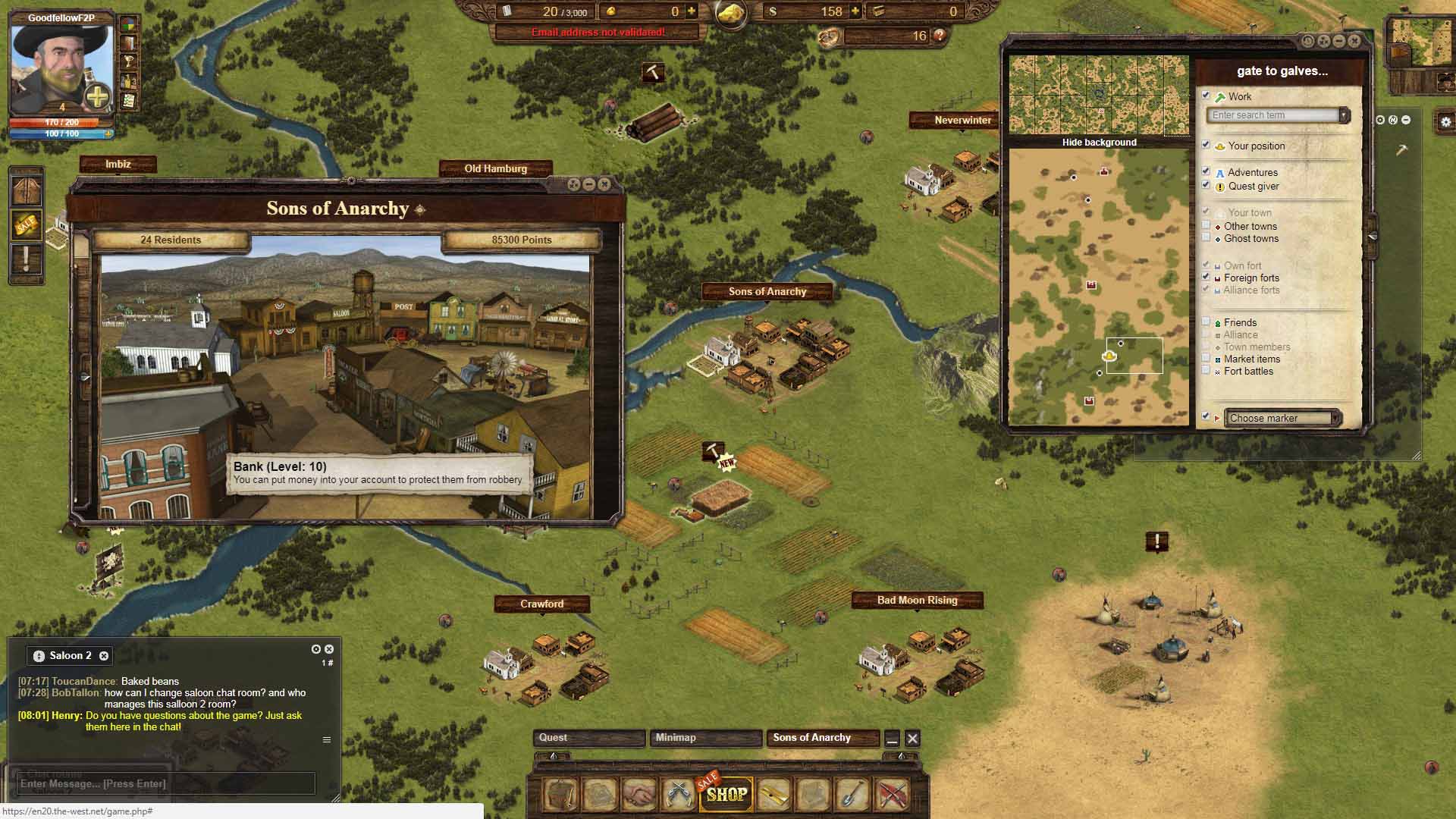Enable the Market items filter
The width and height of the screenshot is (1456, 819).
pyautogui.click(x=1206, y=358)
